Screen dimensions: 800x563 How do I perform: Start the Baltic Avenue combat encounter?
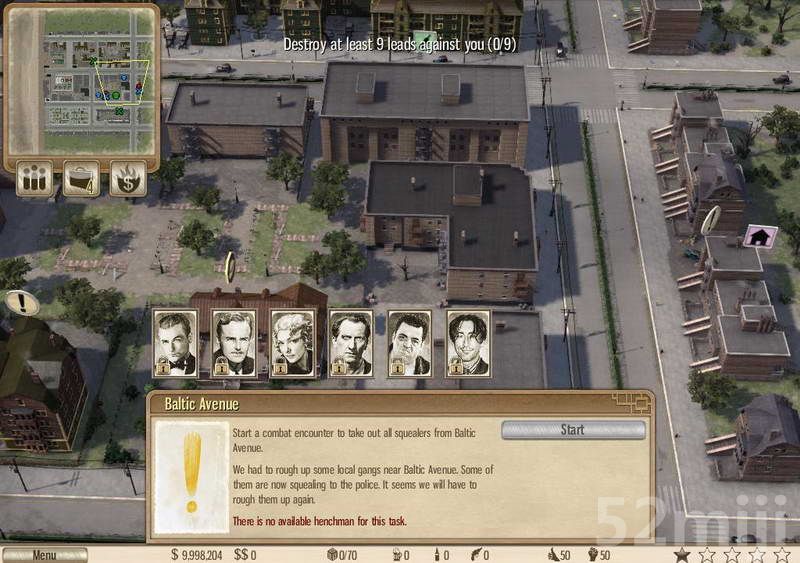(572, 430)
